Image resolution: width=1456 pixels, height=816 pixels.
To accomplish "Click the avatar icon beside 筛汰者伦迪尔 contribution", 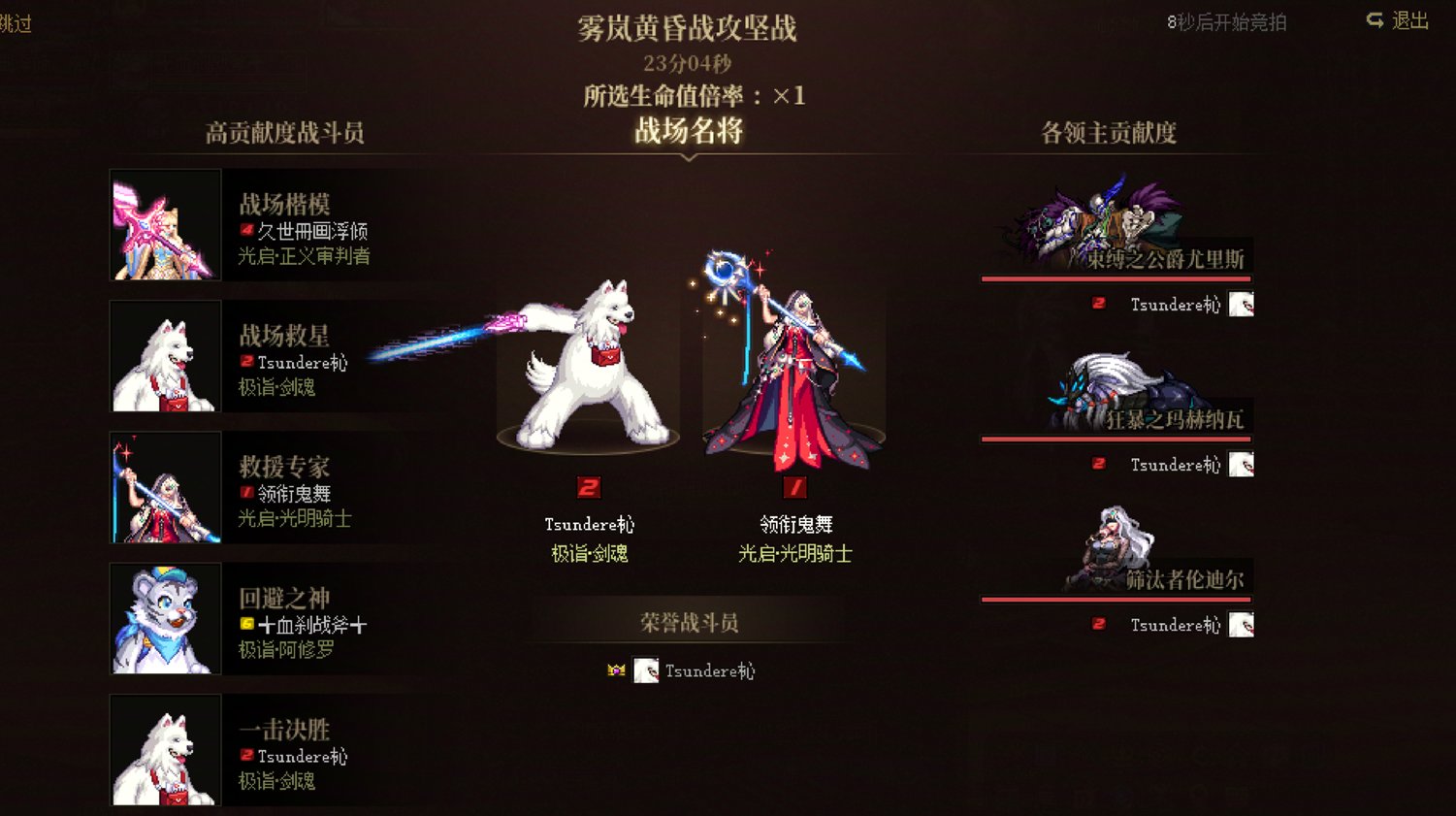I will point(1239,625).
